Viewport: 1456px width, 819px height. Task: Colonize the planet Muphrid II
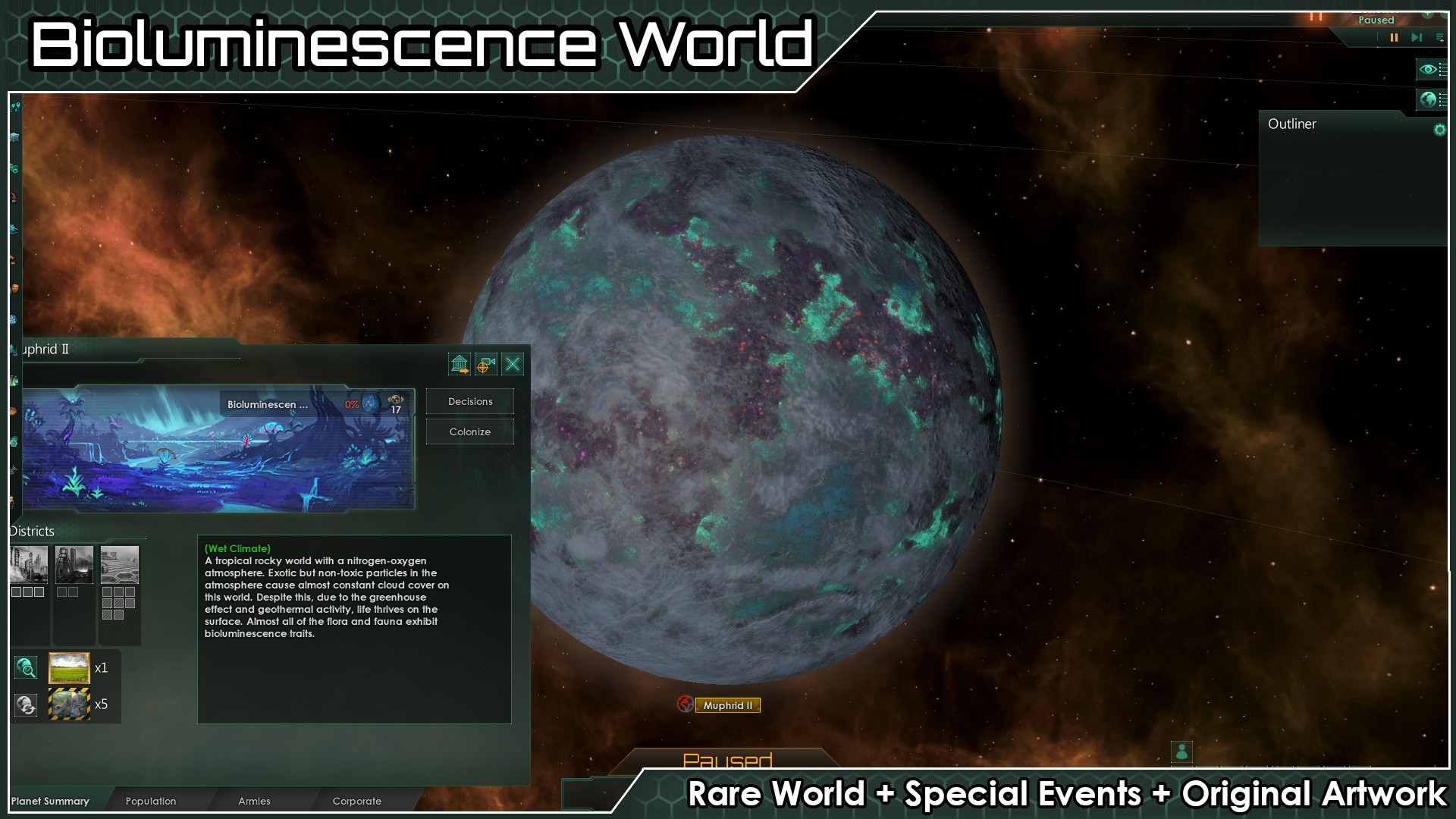[470, 432]
